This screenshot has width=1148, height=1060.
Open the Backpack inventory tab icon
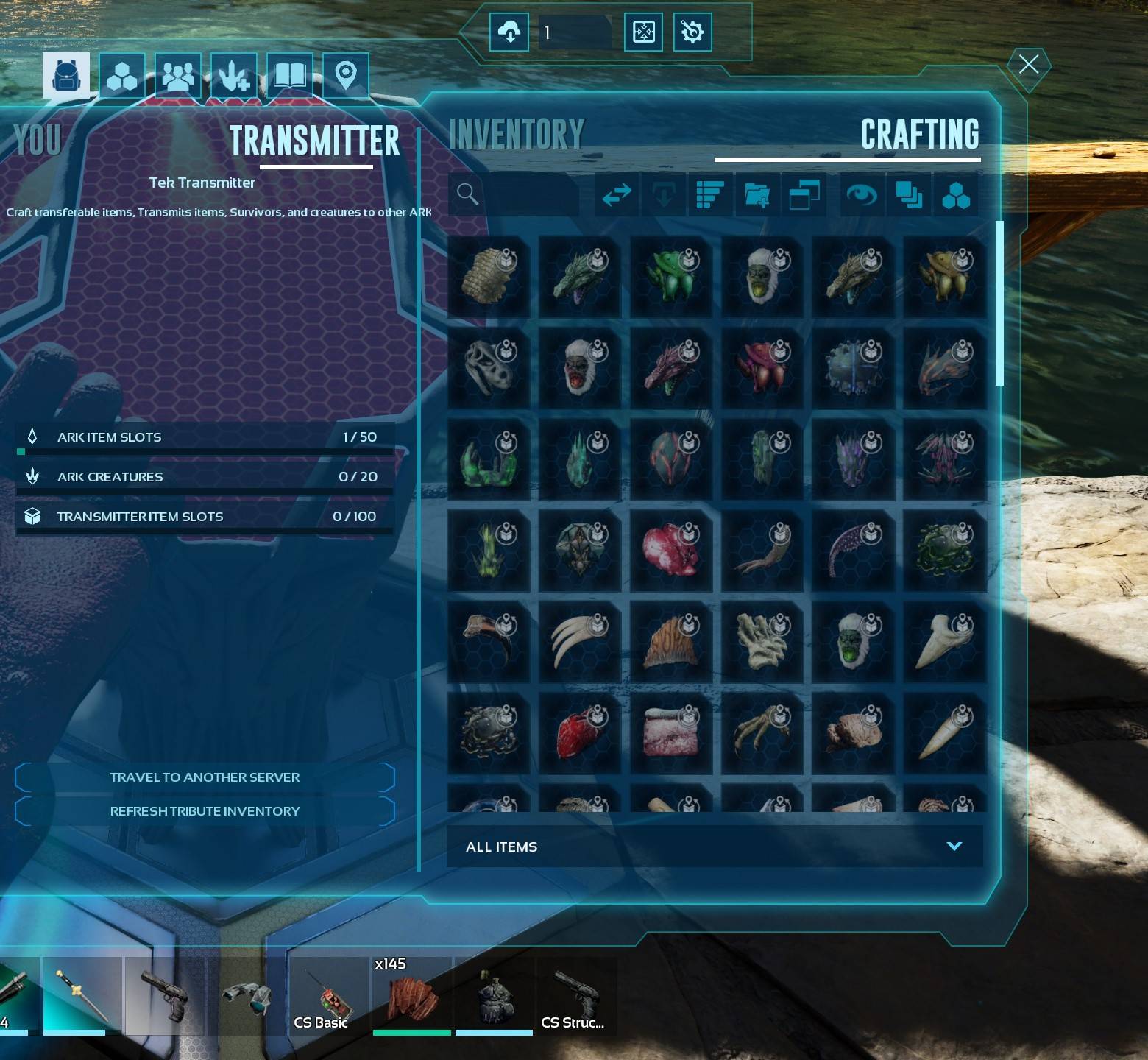tap(66, 74)
